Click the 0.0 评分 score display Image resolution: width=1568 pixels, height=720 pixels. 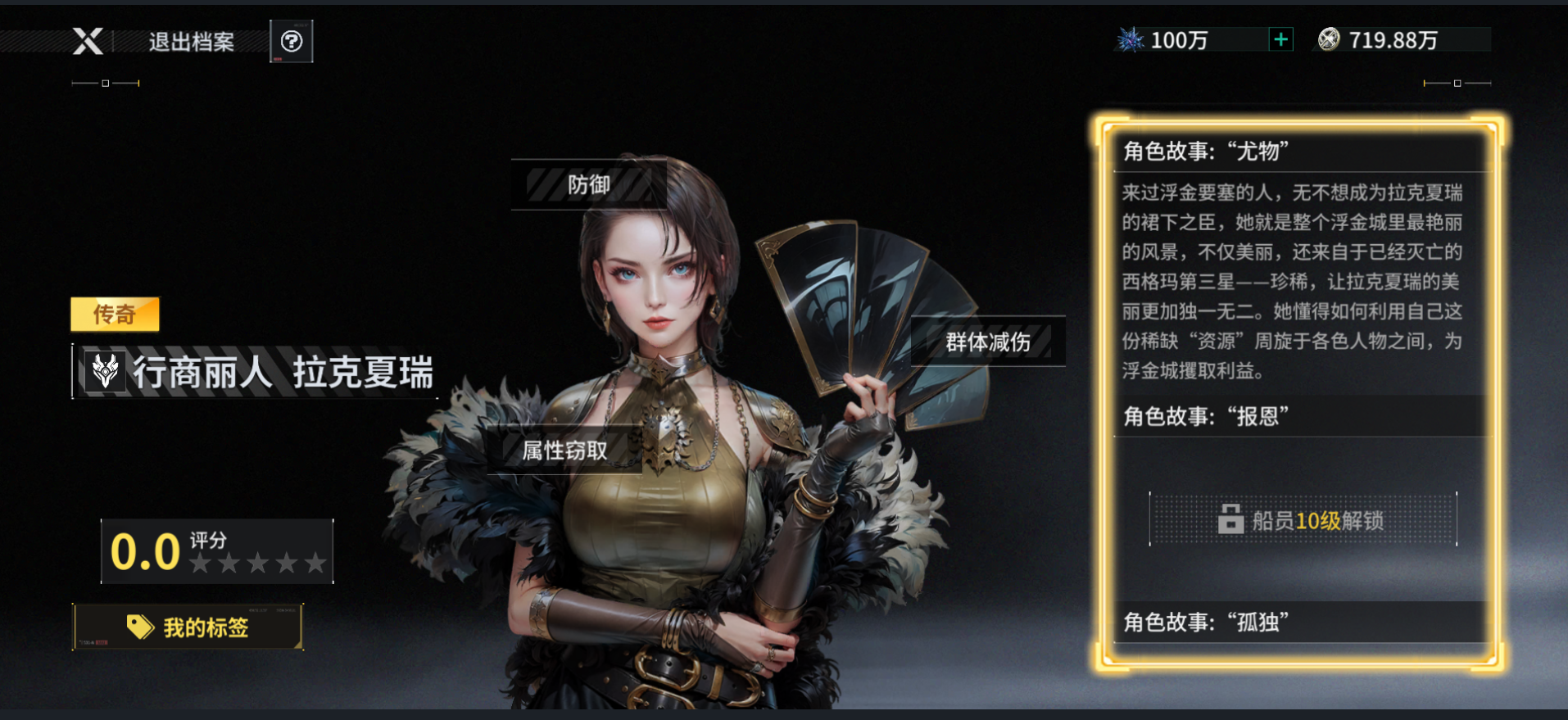tap(145, 550)
